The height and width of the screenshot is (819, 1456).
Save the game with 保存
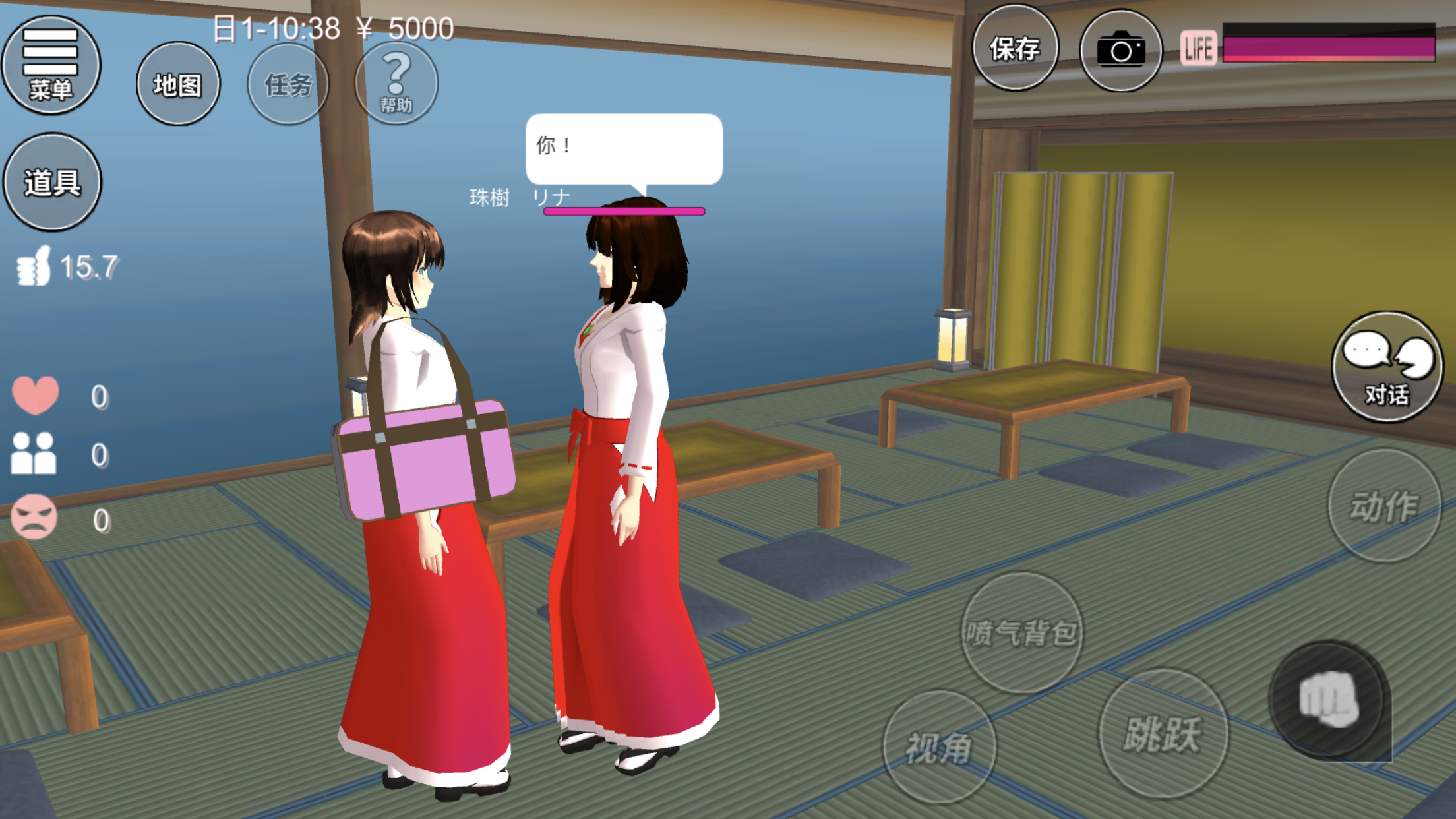click(1015, 48)
